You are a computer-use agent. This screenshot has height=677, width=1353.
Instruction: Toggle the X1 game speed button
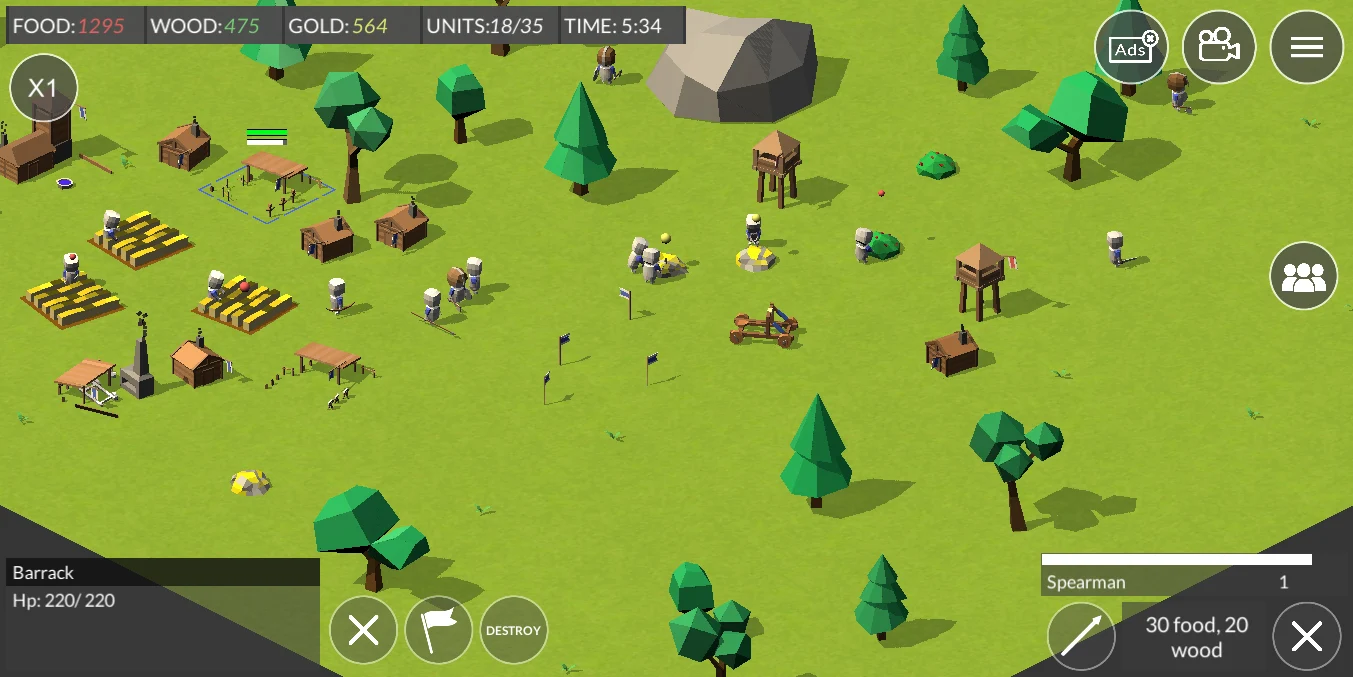tap(44, 88)
